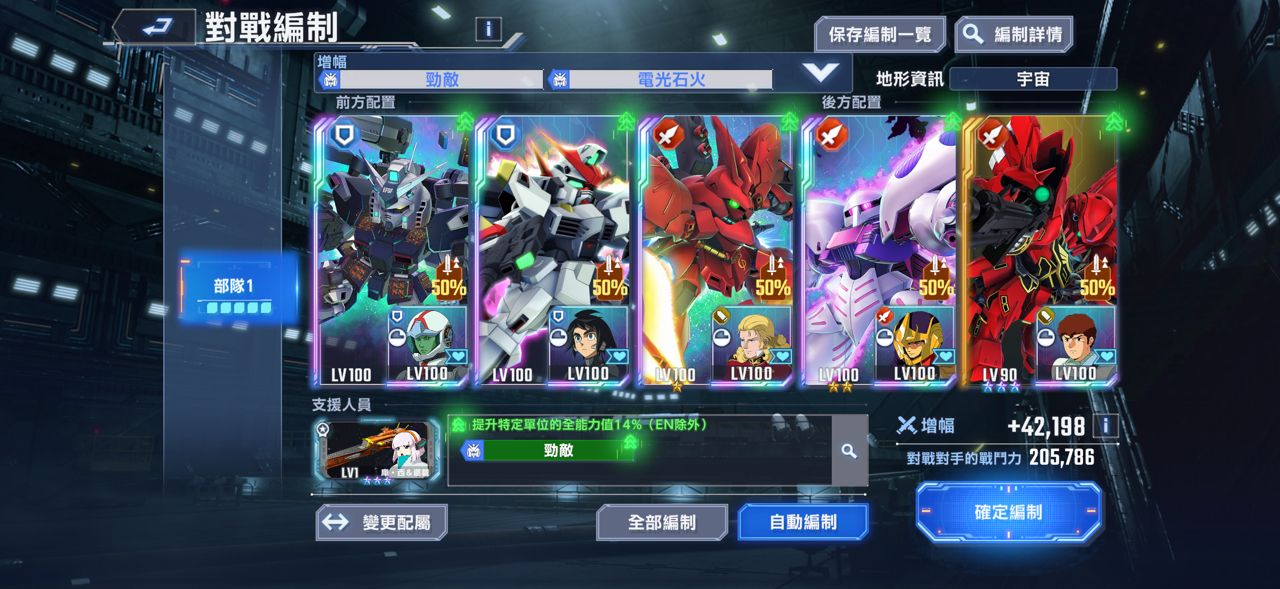This screenshot has height=589, width=1280.
Task: Open the LV1 support character slot
Action: (376, 451)
